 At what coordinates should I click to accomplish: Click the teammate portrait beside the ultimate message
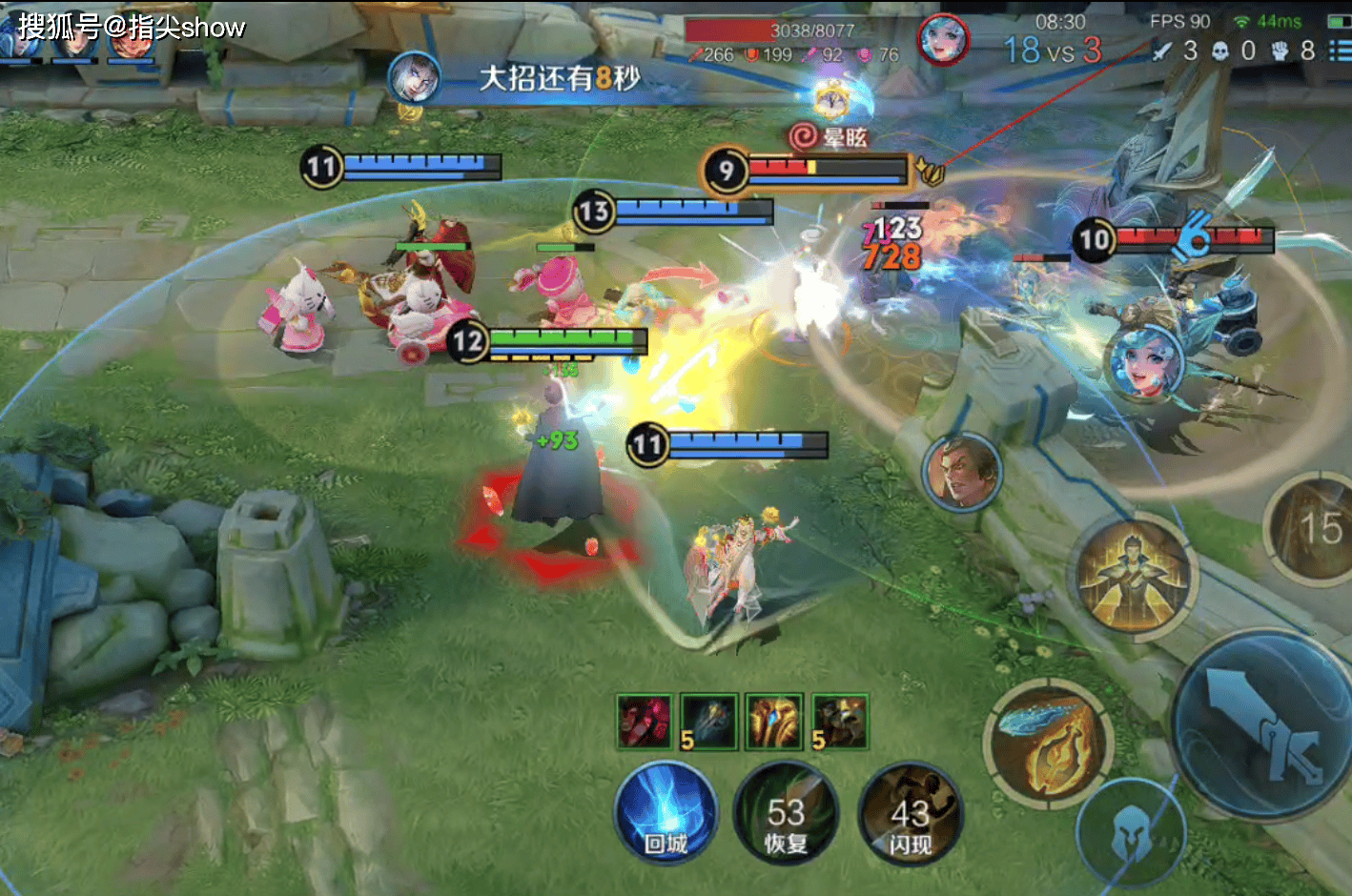point(415,78)
